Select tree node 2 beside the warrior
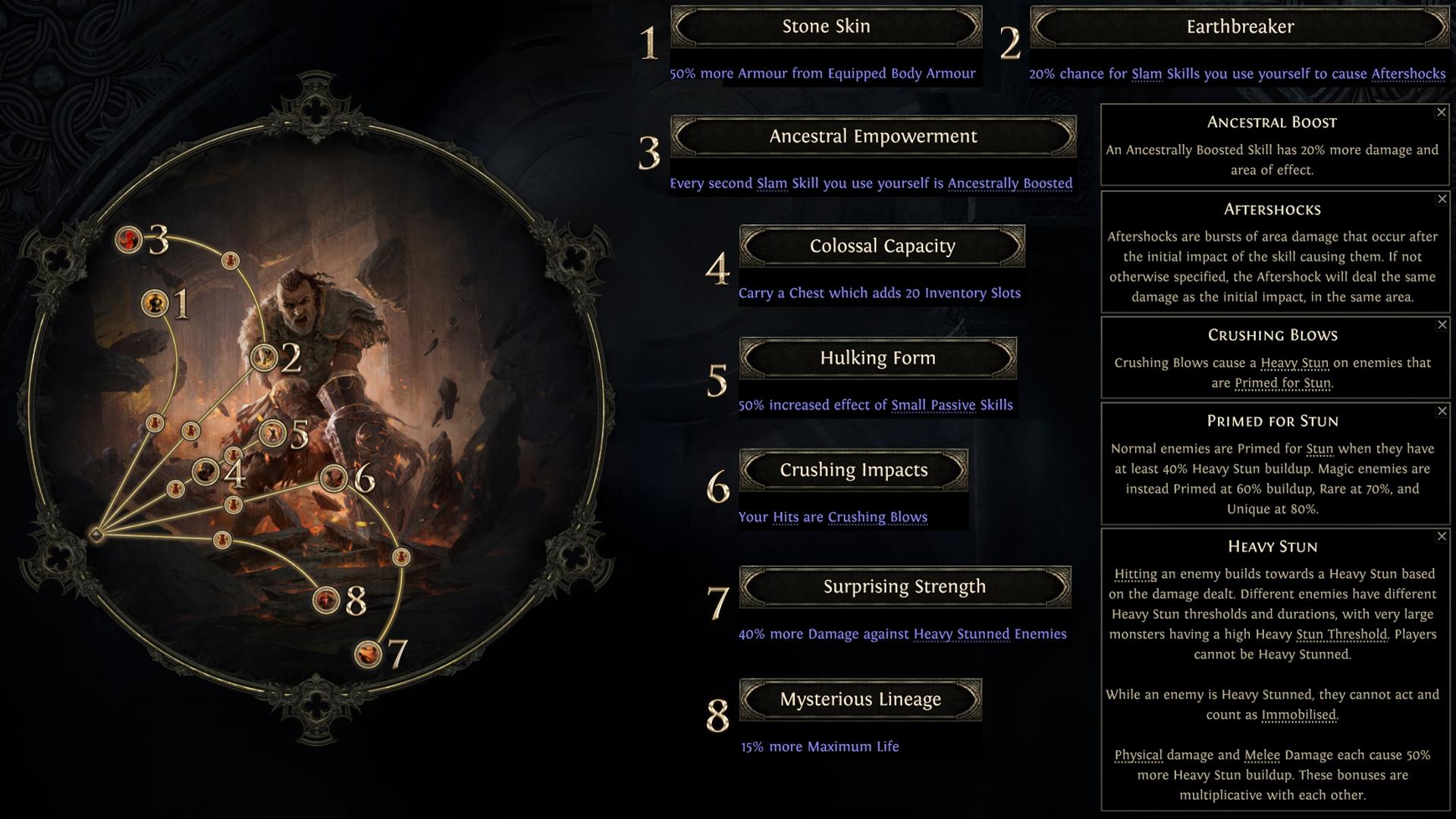Image resolution: width=1456 pixels, height=819 pixels. [x=264, y=356]
